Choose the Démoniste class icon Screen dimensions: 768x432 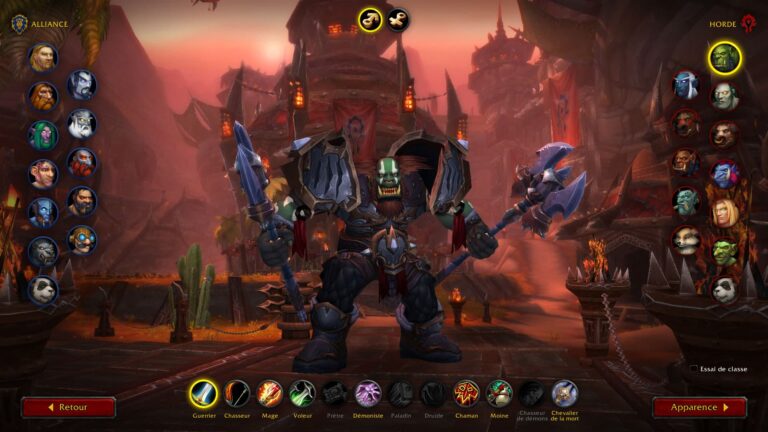[368, 393]
